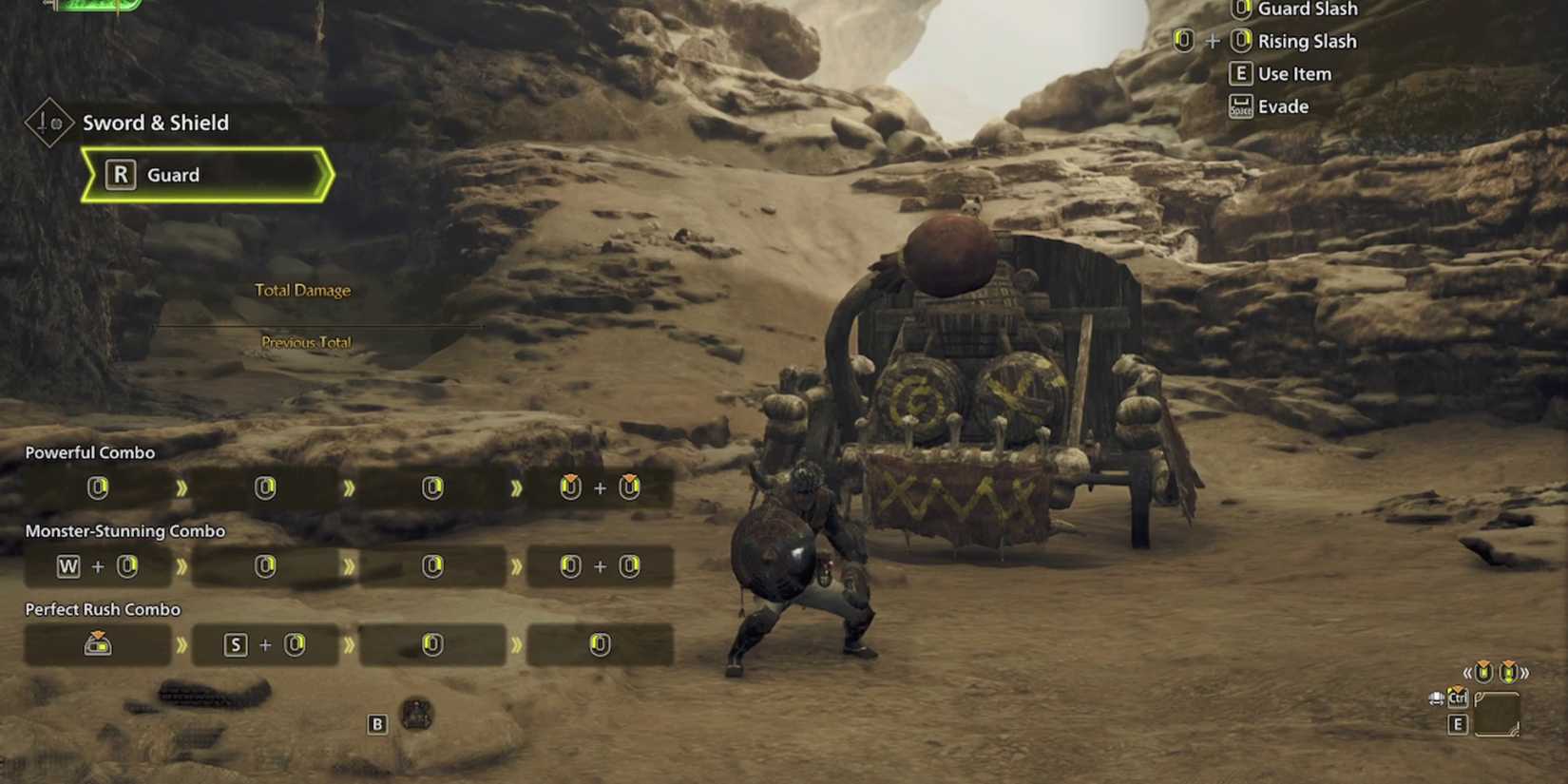Click the B key hint above the item icon

point(377,723)
